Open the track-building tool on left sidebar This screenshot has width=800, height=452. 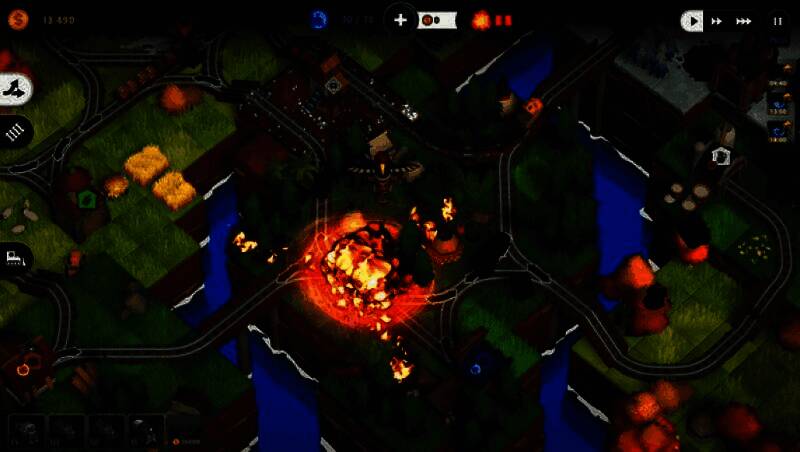point(15,90)
